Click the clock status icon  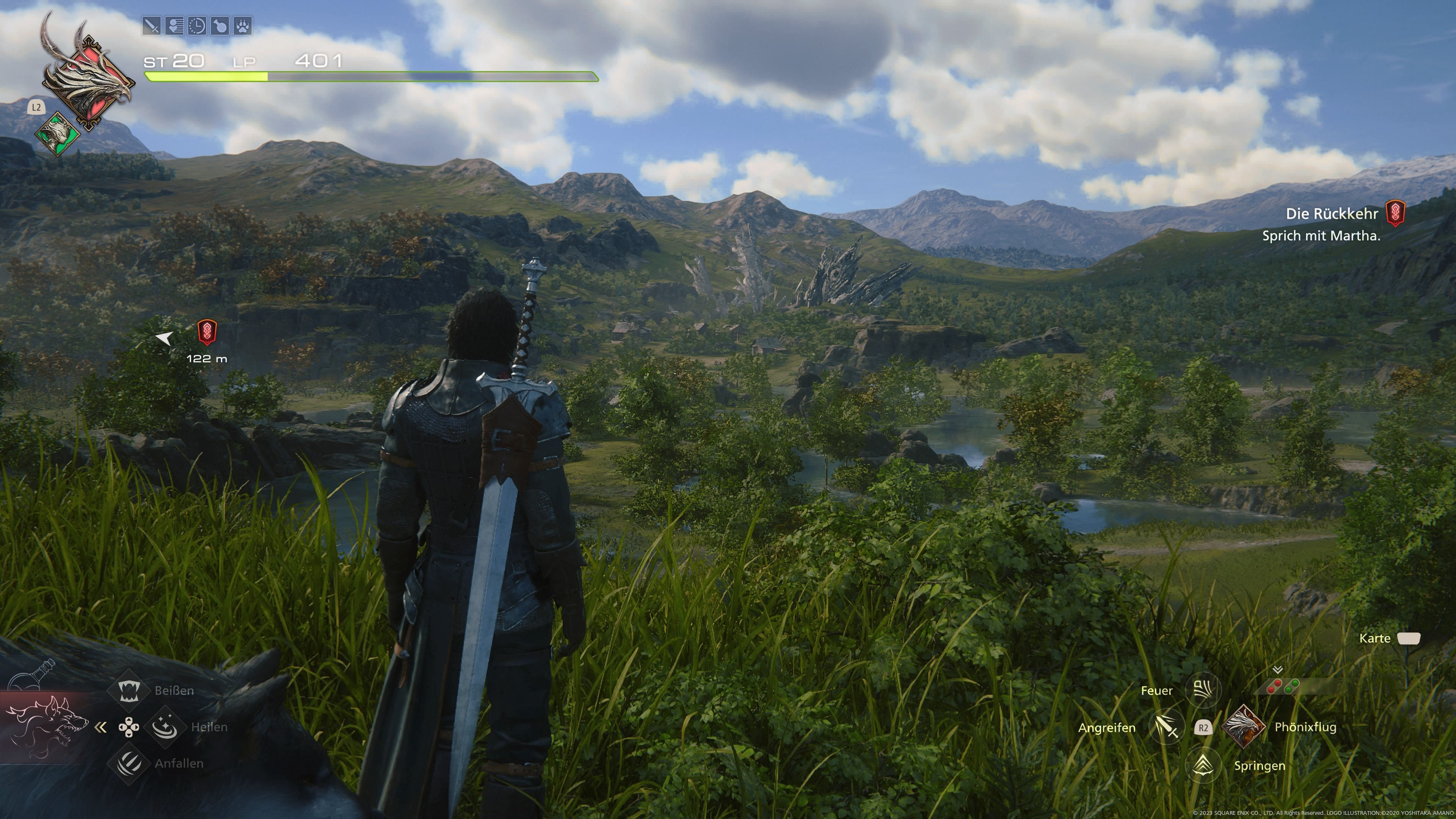[197, 26]
